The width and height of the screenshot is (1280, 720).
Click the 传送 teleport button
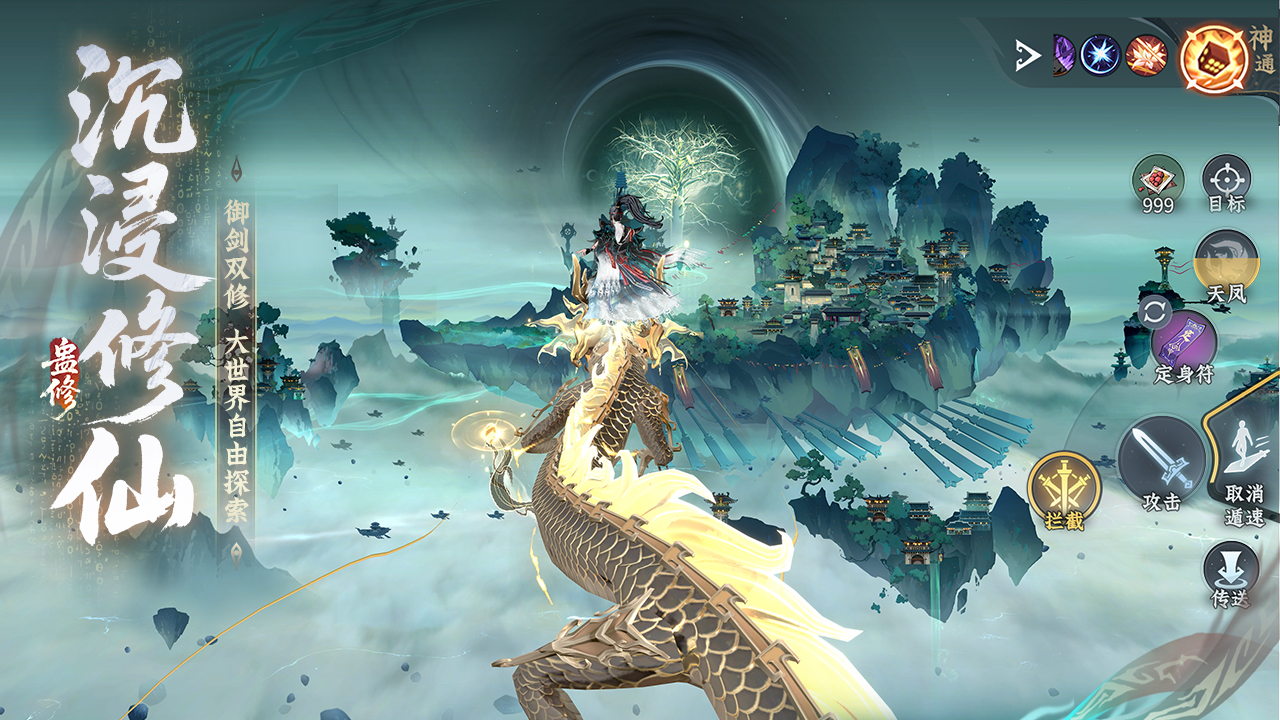[1228, 571]
